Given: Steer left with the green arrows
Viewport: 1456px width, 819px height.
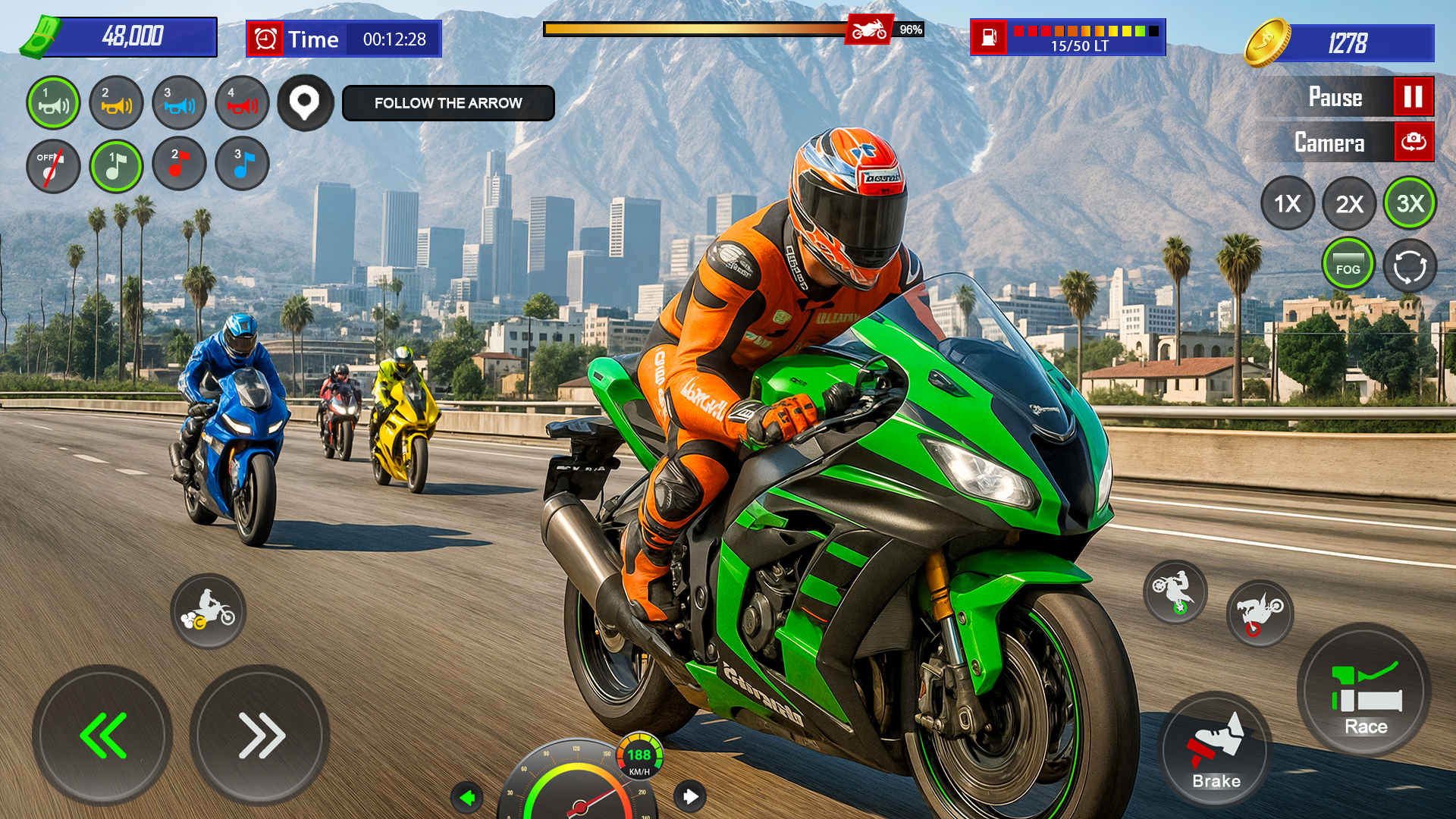Looking at the screenshot, I should (102, 735).
